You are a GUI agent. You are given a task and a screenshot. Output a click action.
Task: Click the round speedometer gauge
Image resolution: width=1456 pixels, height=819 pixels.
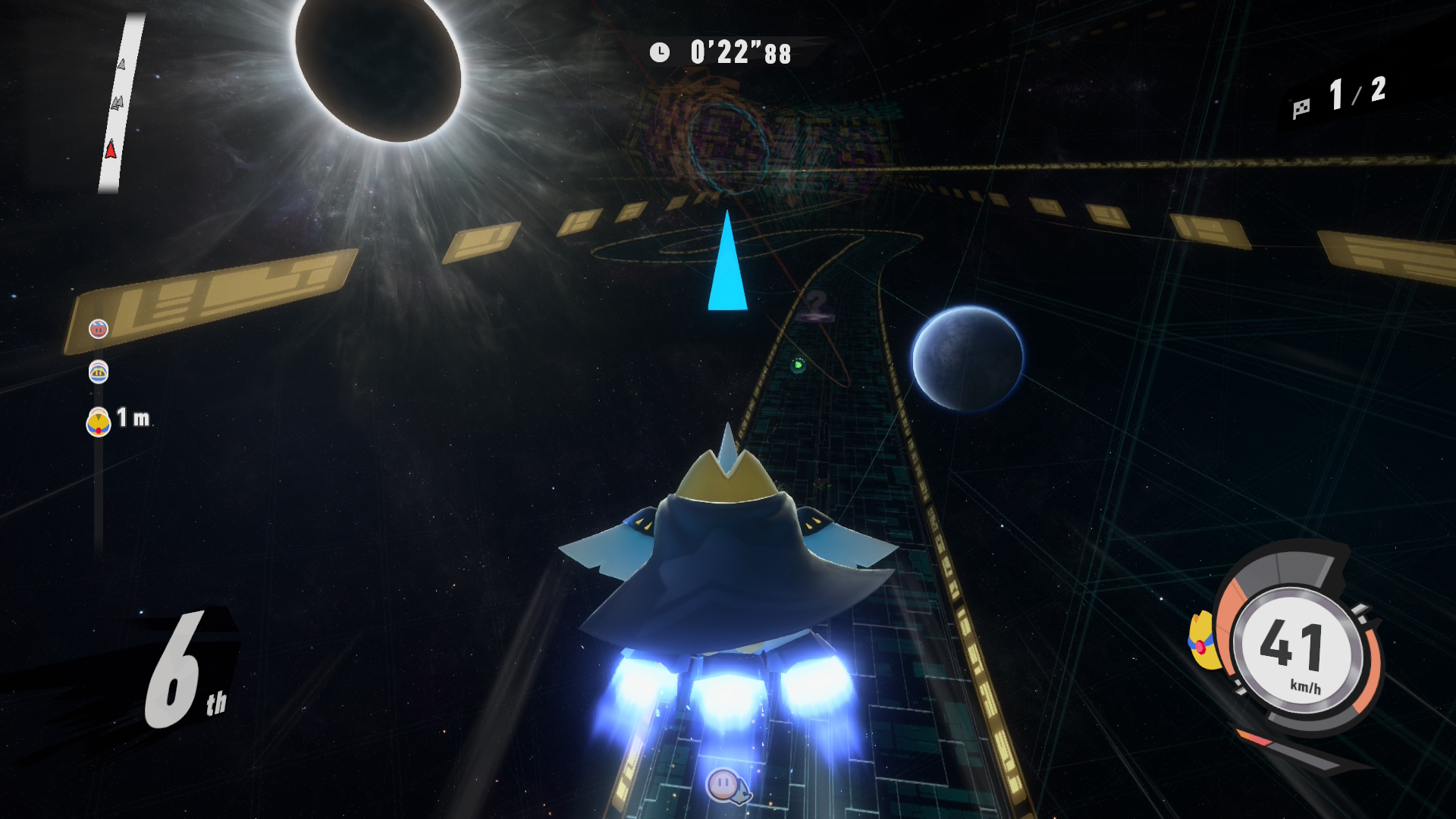1298,649
